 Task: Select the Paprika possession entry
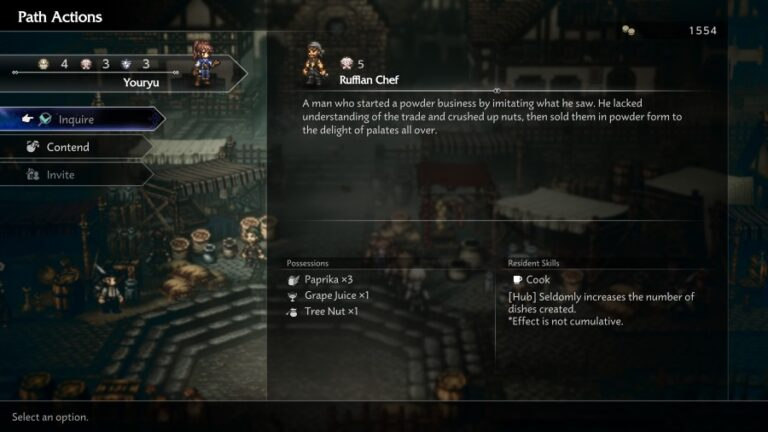pyautogui.click(x=326, y=280)
